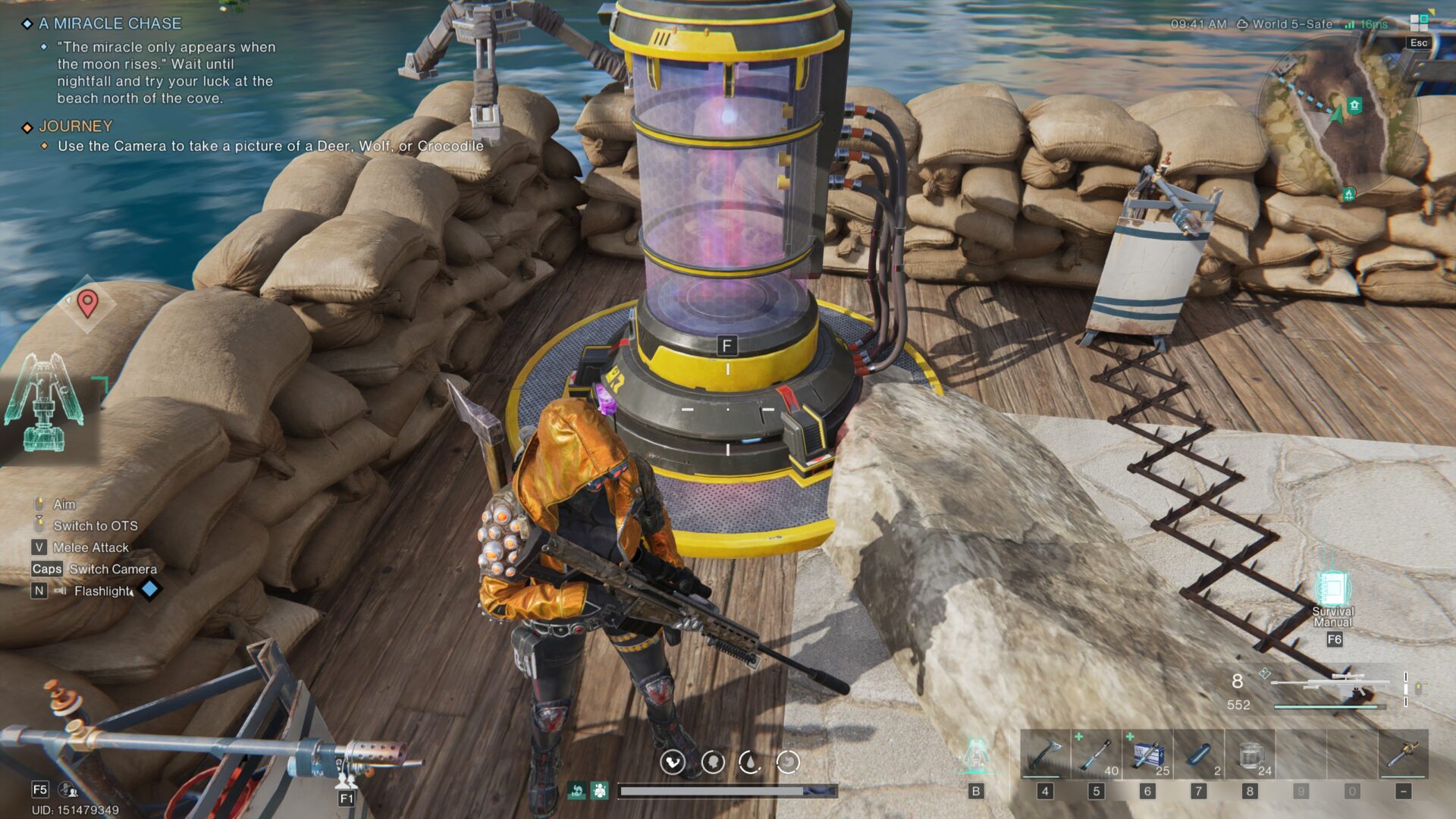Viewport: 1456px width, 819px height.
Task: Select the chainsaw tool slot
Action: pos(1403,755)
